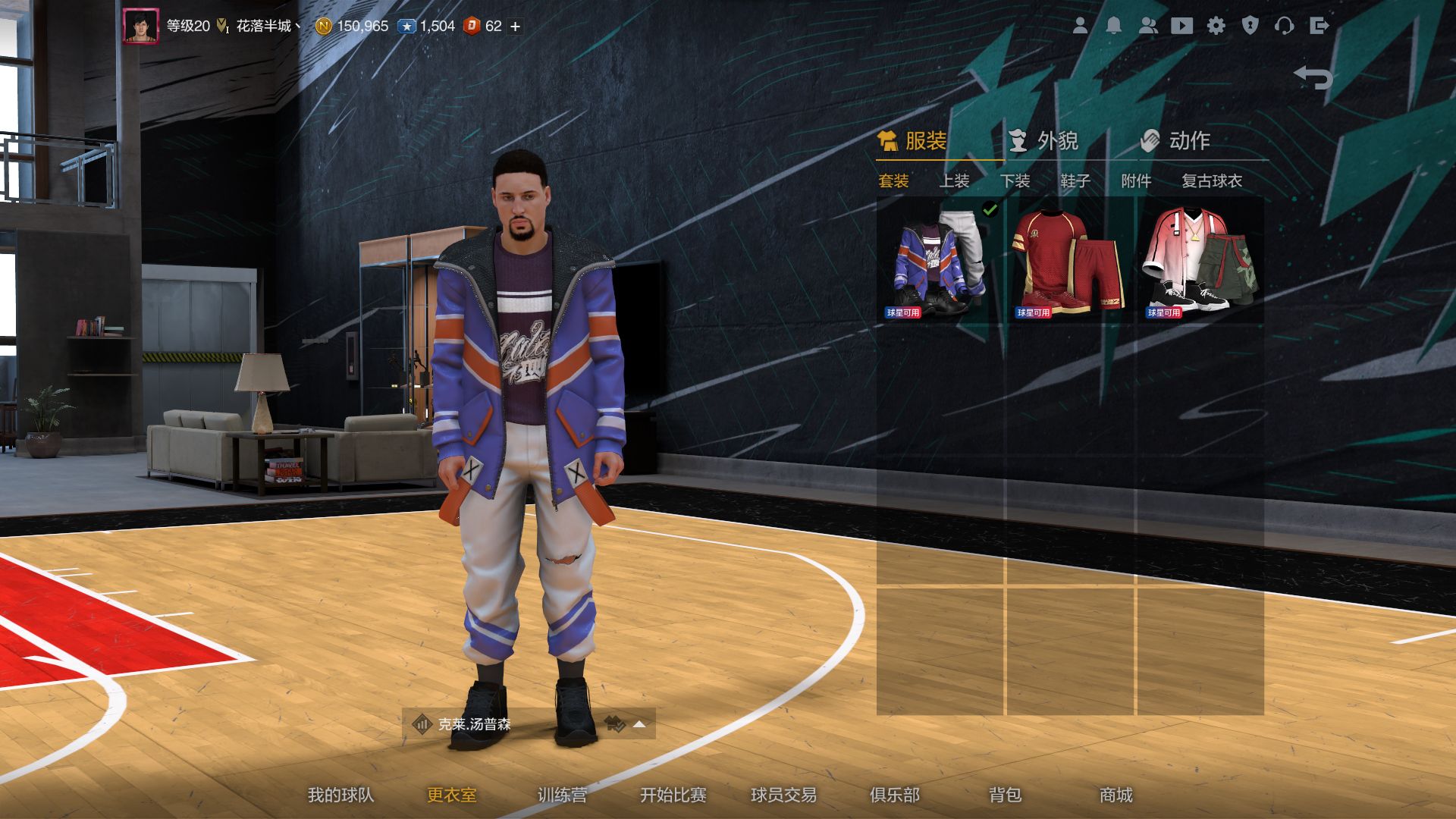Open customer support headset icon
This screenshot has width=1456, height=819.
pos(1286,26)
